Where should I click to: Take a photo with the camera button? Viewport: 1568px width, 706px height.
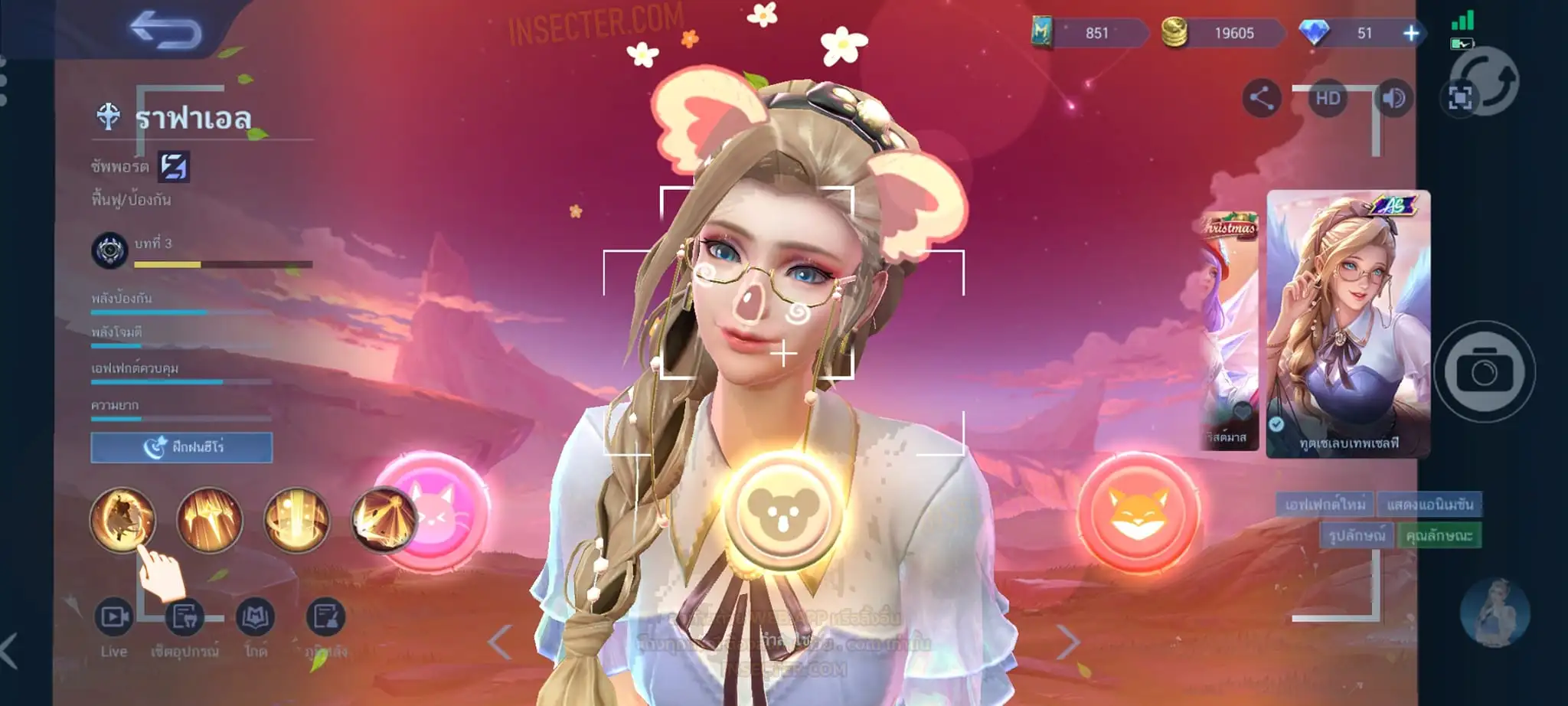coord(1484,372)
